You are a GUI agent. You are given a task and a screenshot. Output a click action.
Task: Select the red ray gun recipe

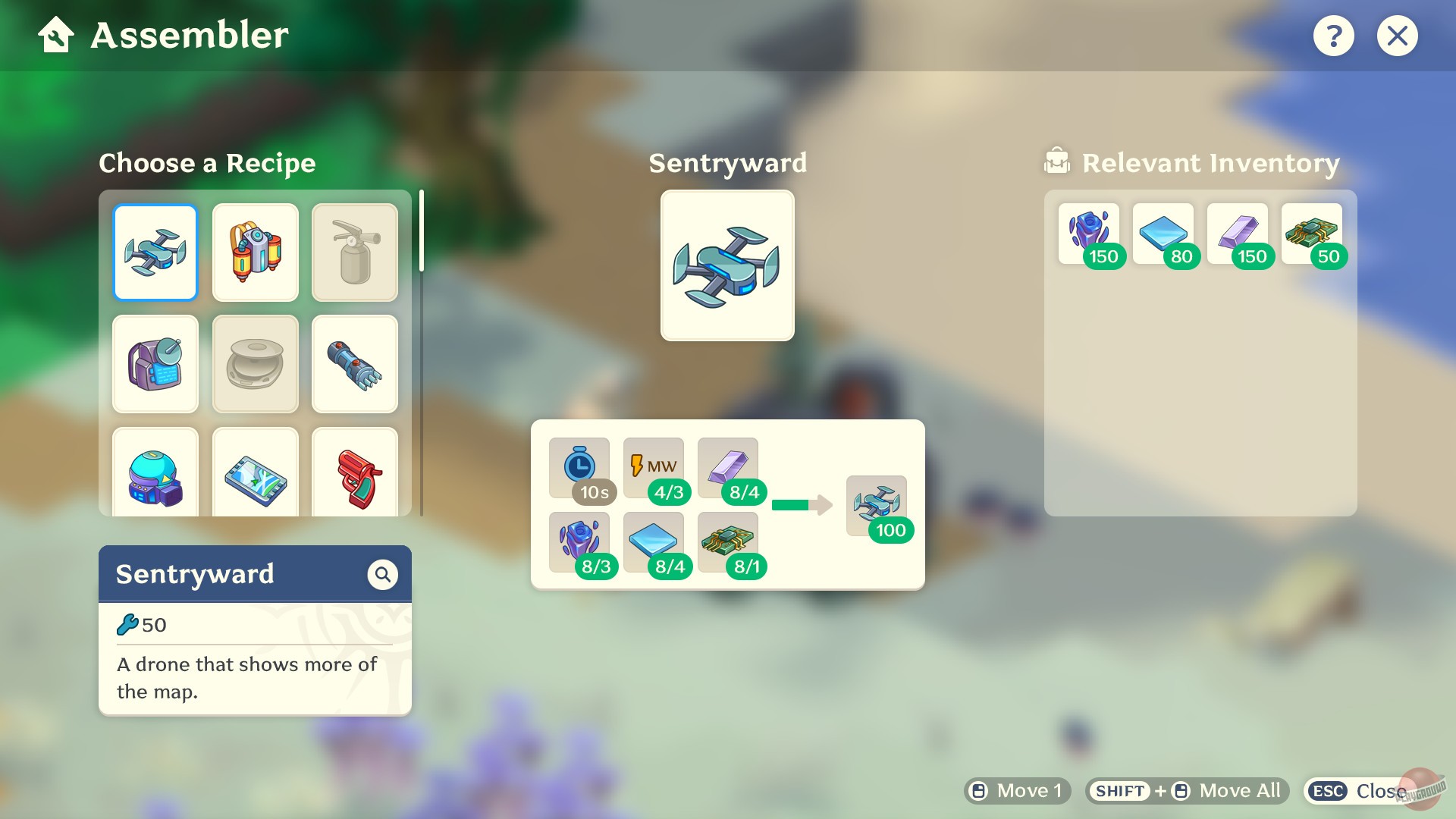point(354,474)
